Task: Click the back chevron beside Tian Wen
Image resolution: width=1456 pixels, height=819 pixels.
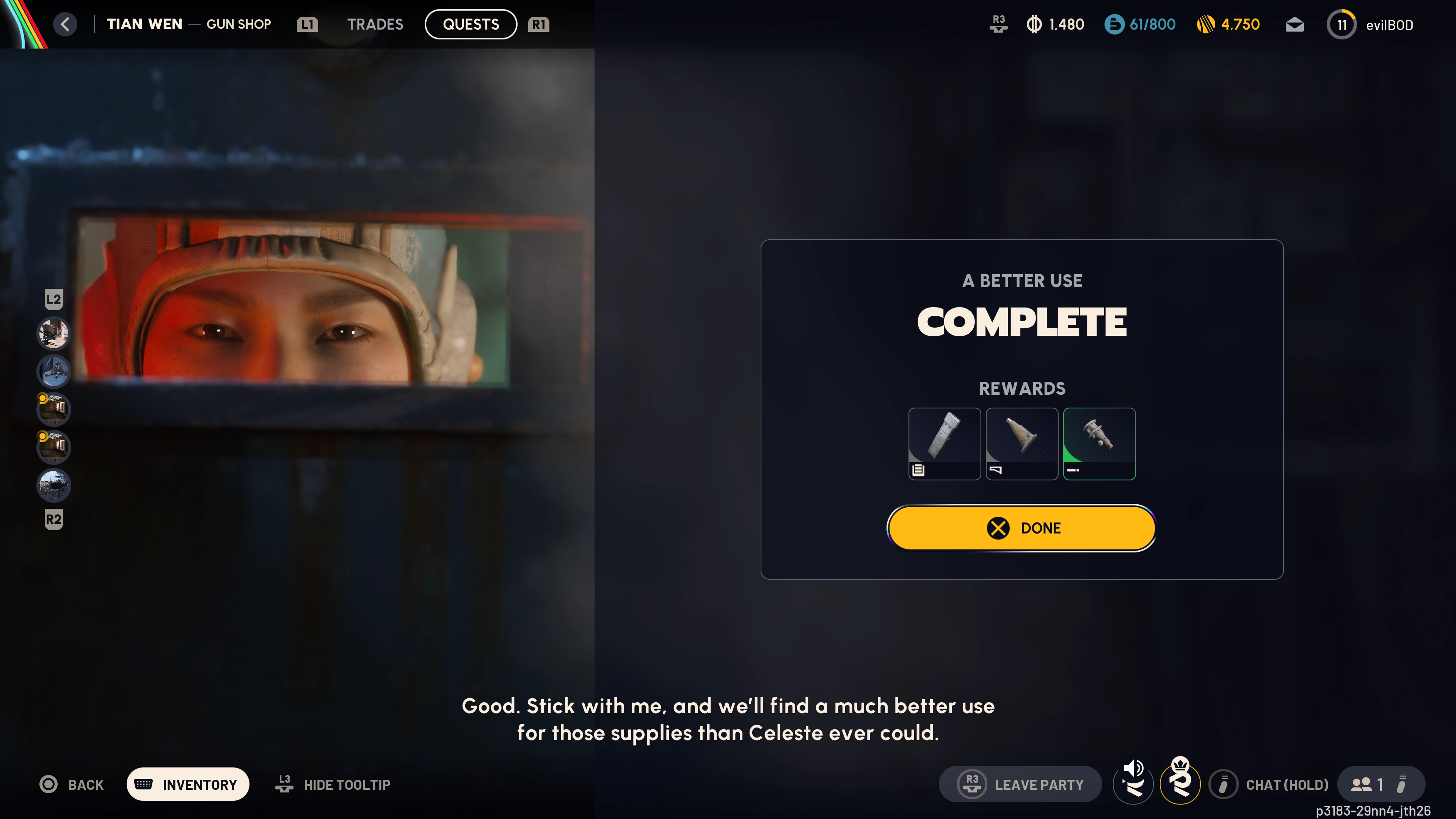Action: tap(65, 24)
